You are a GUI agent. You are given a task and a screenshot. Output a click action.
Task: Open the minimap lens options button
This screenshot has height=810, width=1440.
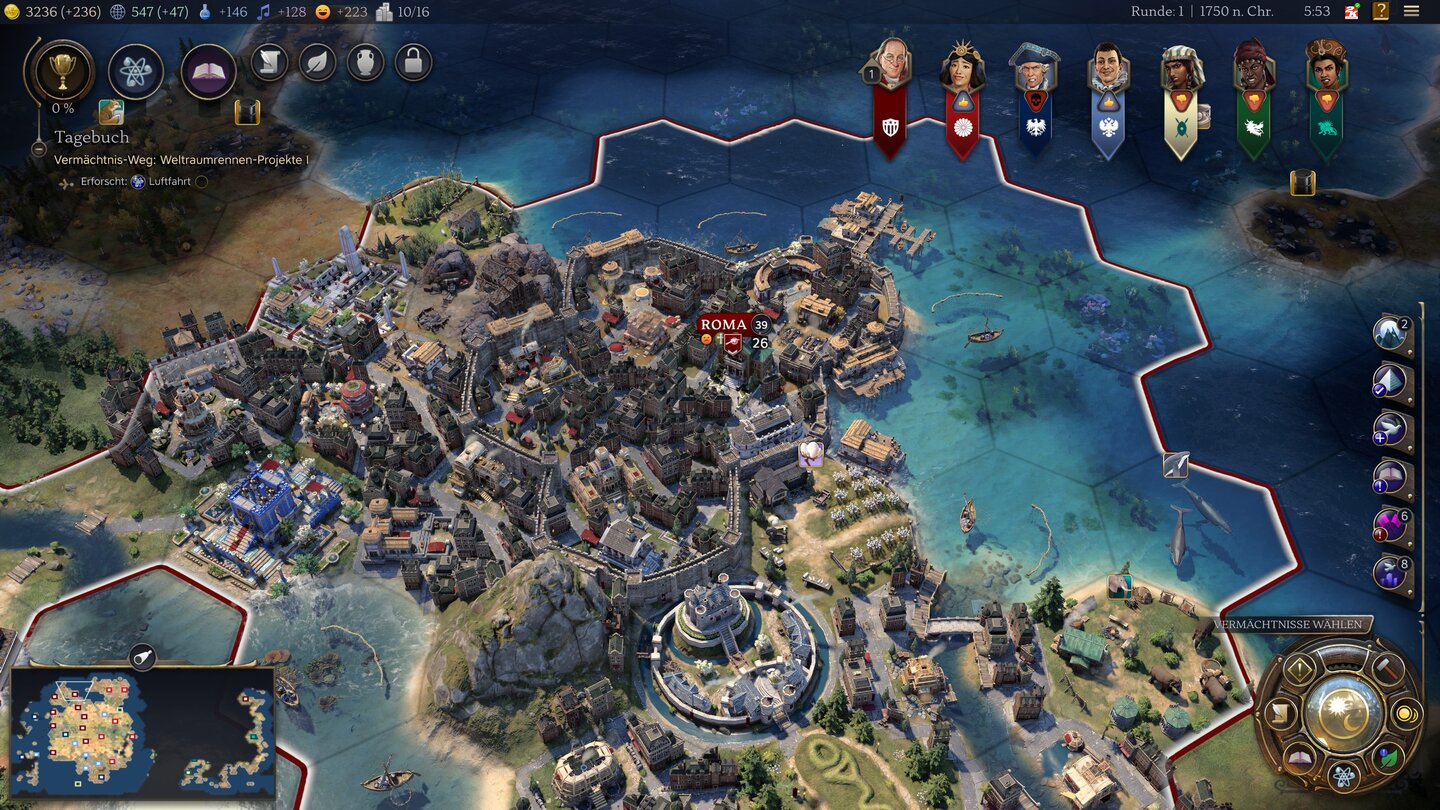coord(143,657)
